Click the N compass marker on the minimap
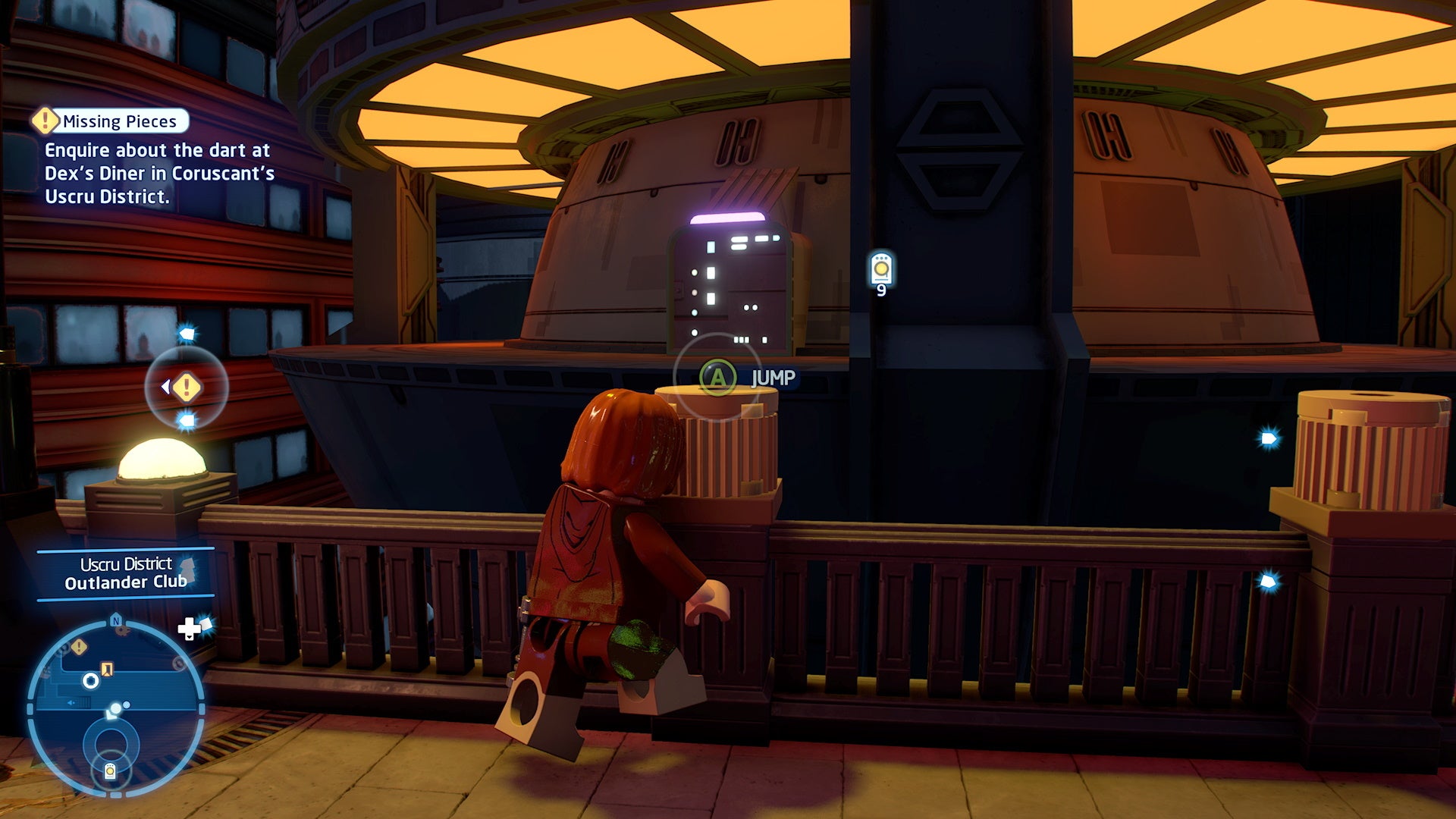Image resolution: width=1456 pixels, height=819 pixels. tap(115, 621)
